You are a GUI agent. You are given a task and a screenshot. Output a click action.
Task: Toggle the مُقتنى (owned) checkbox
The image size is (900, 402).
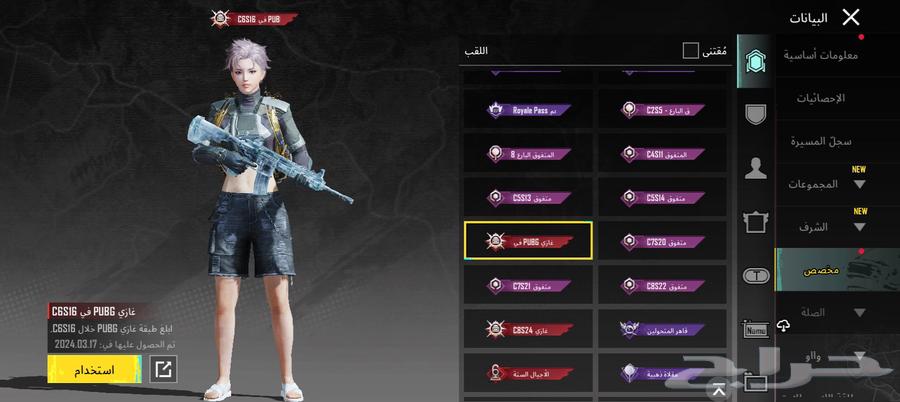click(x=690, y=50)
